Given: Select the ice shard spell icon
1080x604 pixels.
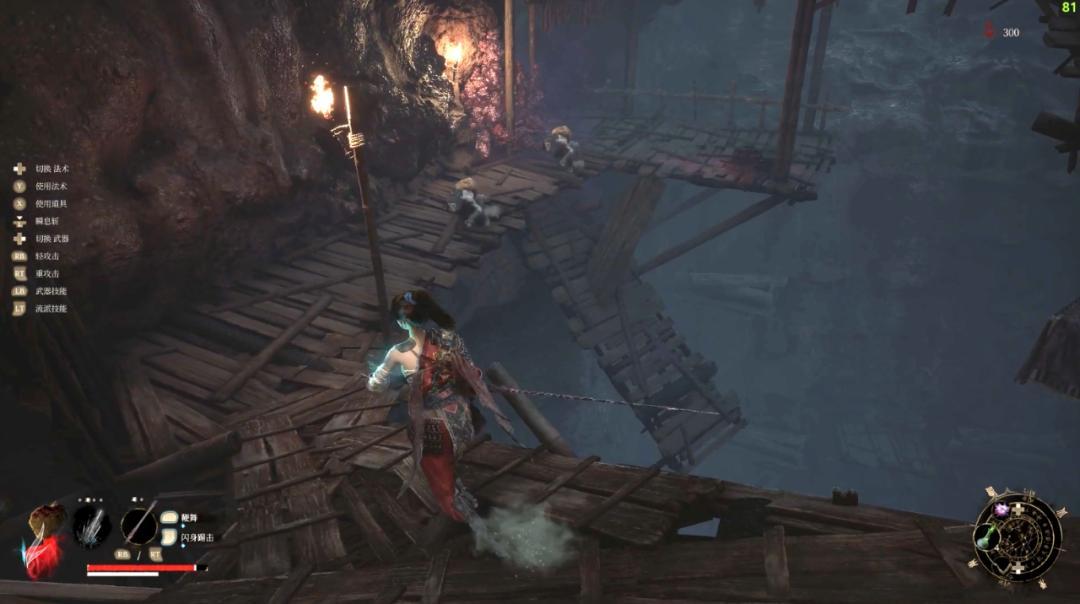Looking at the screenshot, I should (92, 526).
